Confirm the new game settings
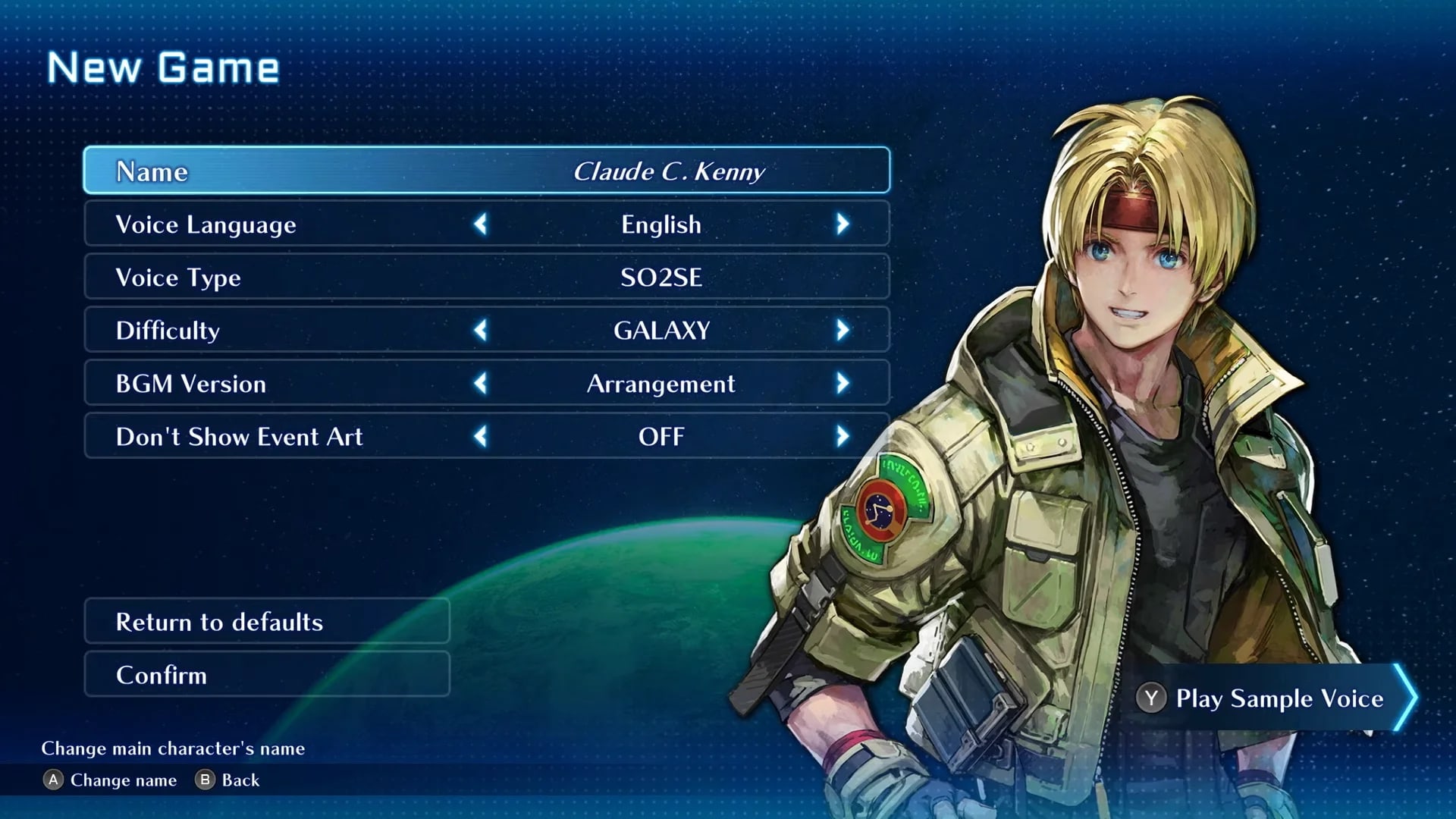Viewport: 1456px width, 819px height. (x=266, y=675)
